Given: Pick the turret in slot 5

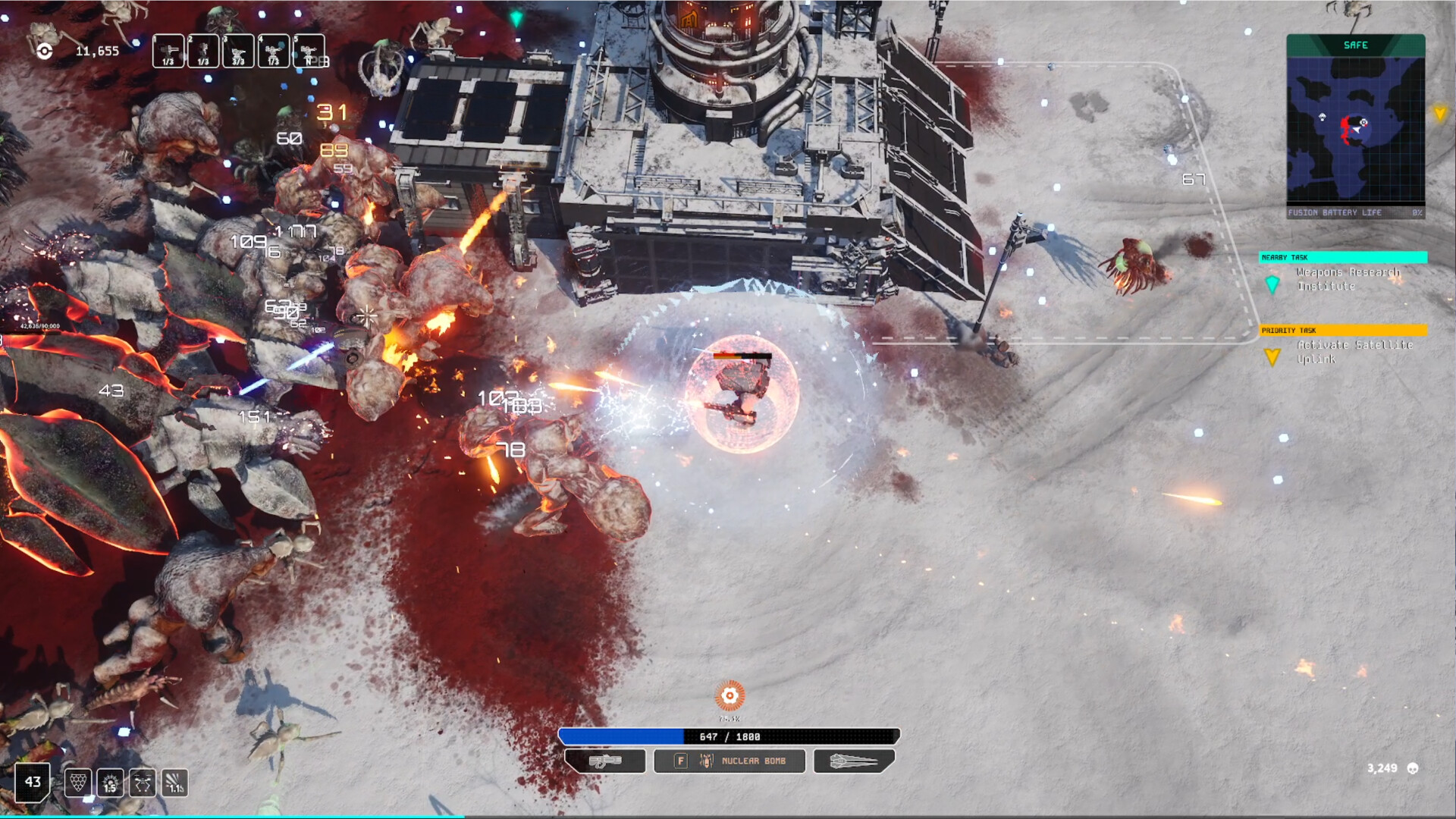Looking at the screenshot, I should (309, 52).
